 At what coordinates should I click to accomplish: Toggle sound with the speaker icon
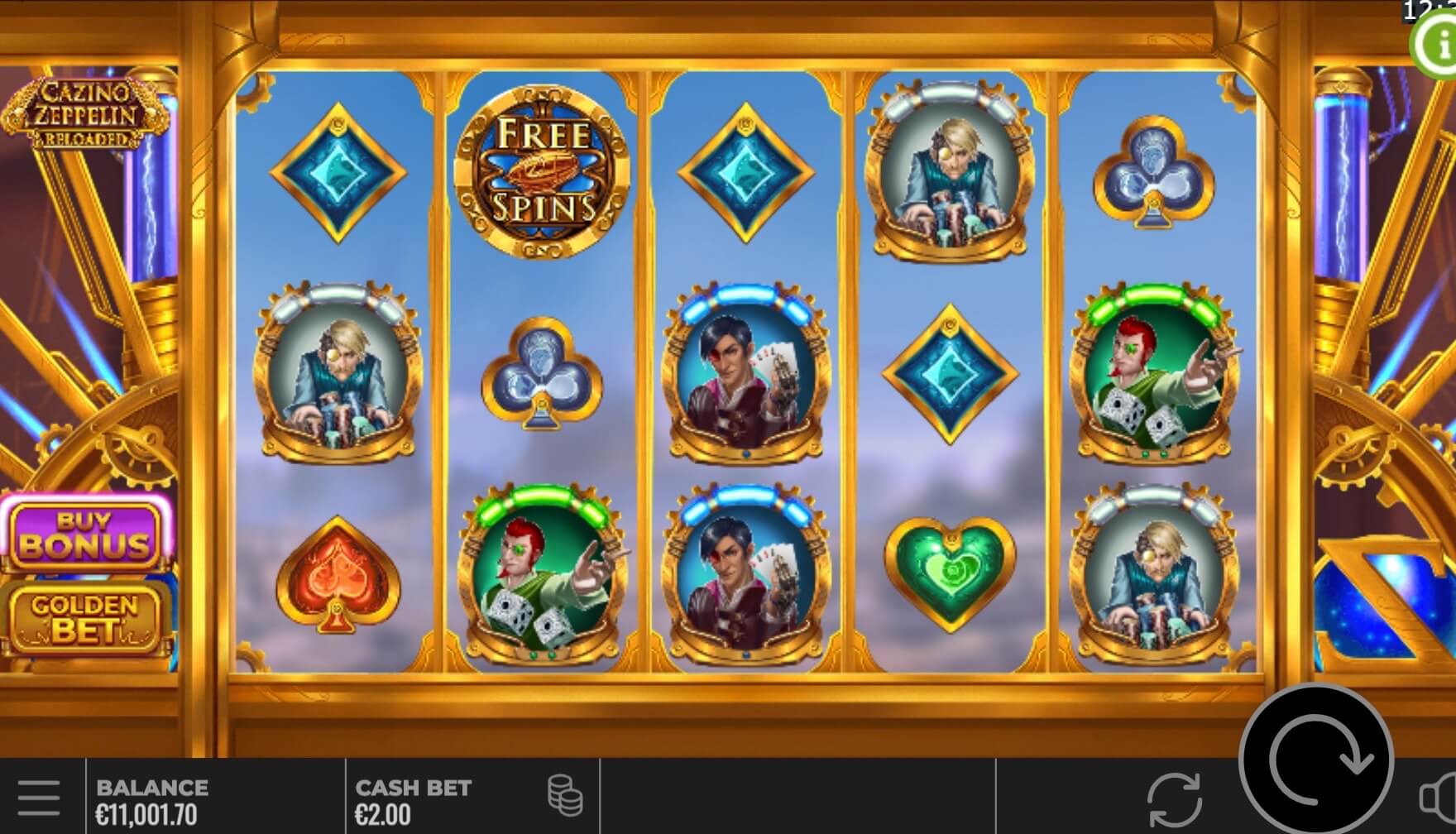pos(1439,797)
